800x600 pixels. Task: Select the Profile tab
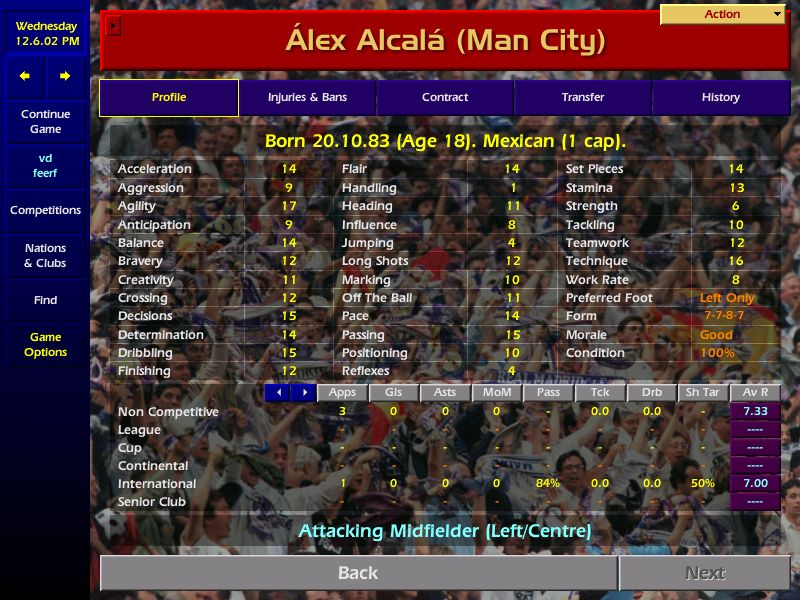(169, 98)
